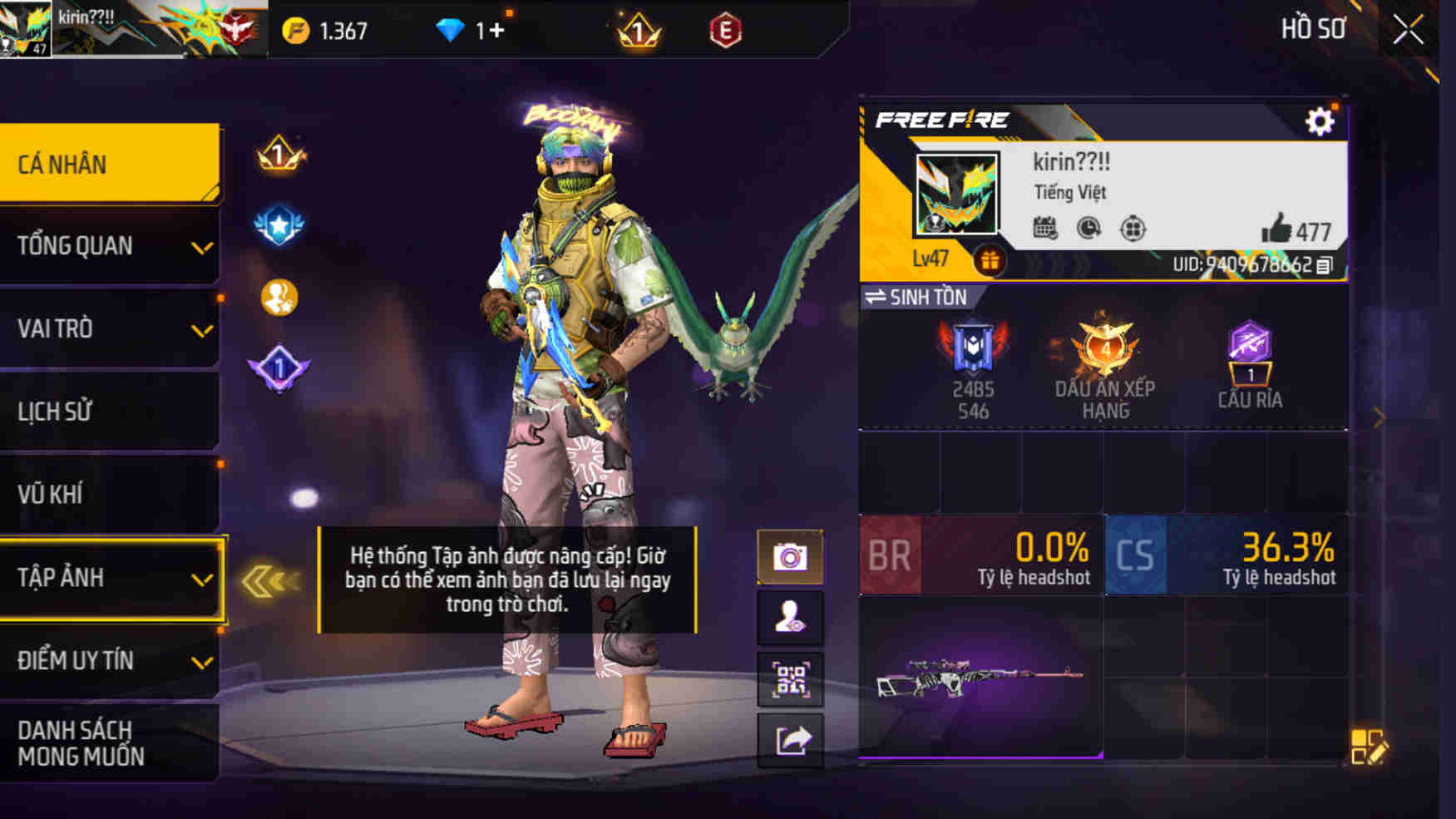
Task: Click the diamond balance showing 1+
Action: pyautogui.click(x=468, y=27)
